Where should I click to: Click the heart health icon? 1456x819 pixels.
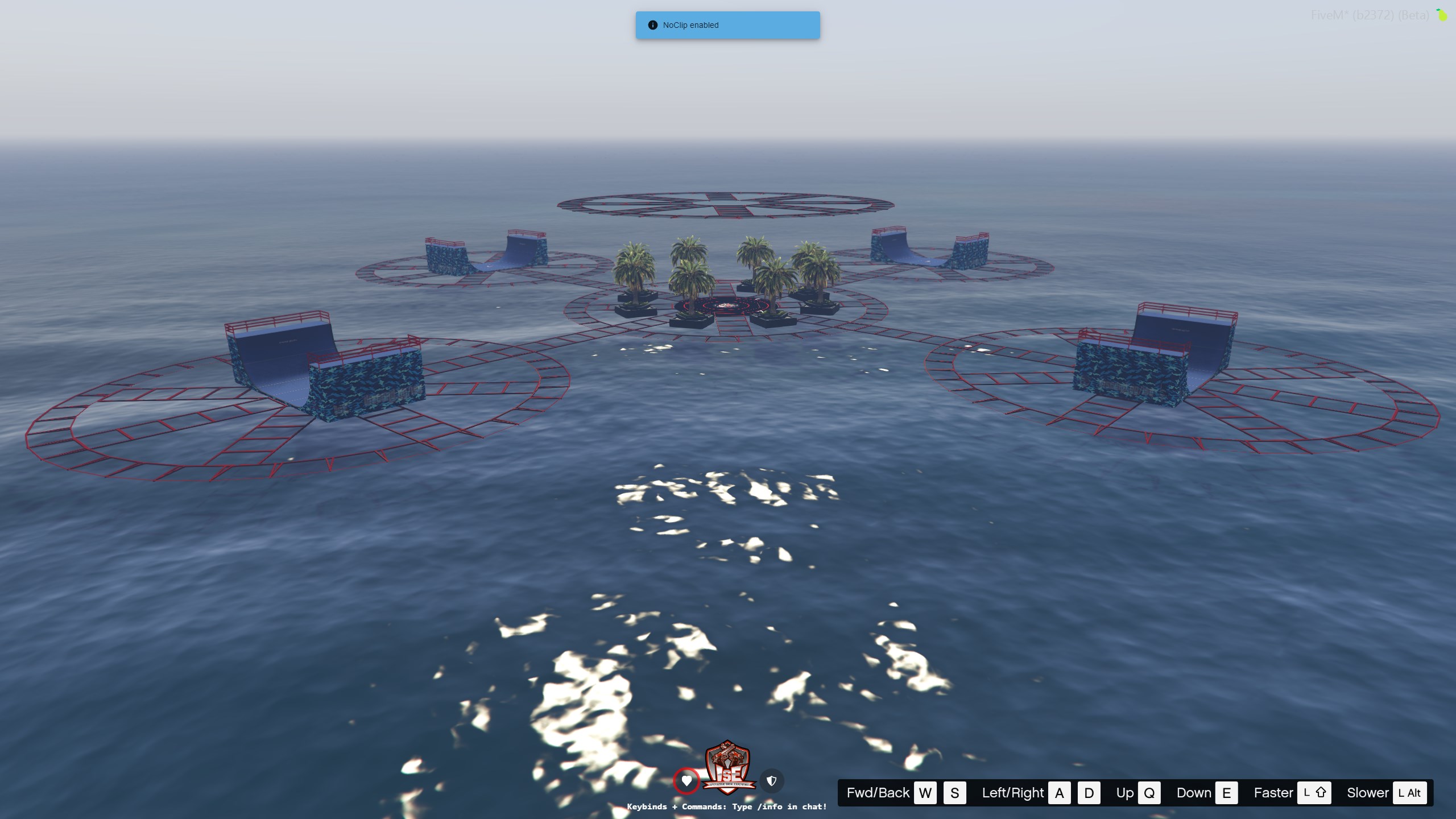(x=686, y=781)
